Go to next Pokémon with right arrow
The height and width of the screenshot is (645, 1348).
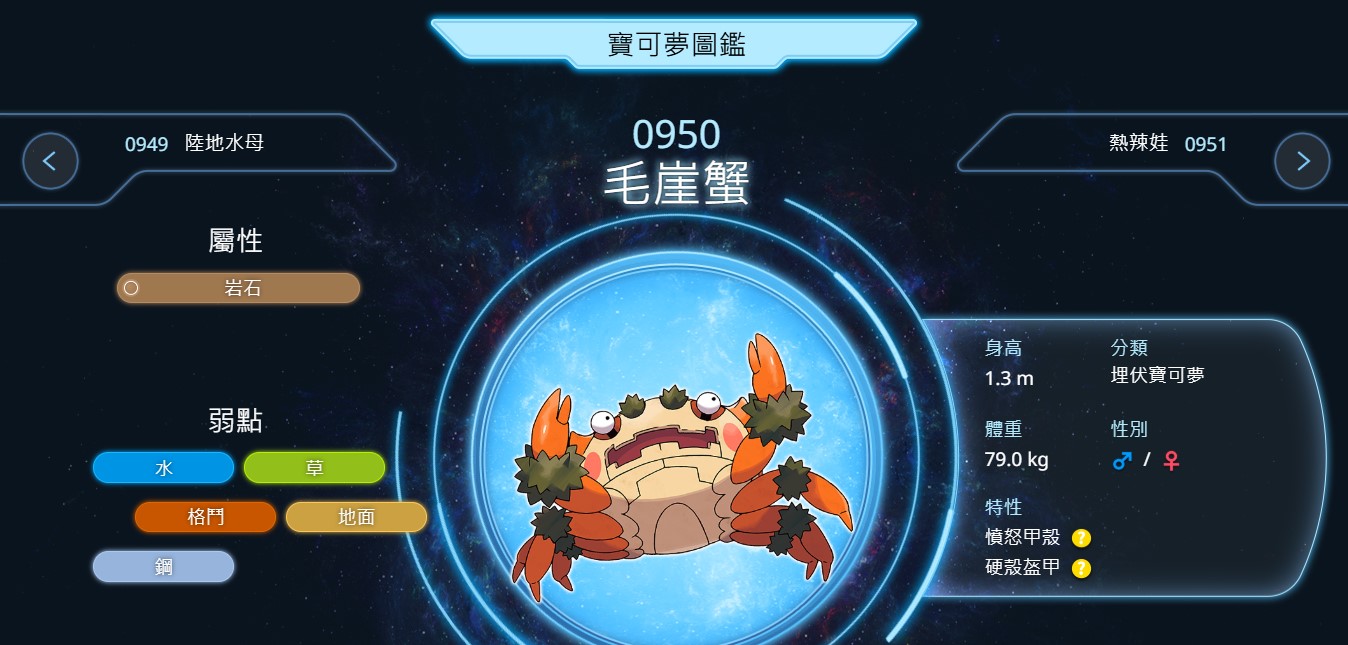(1302, 161)
